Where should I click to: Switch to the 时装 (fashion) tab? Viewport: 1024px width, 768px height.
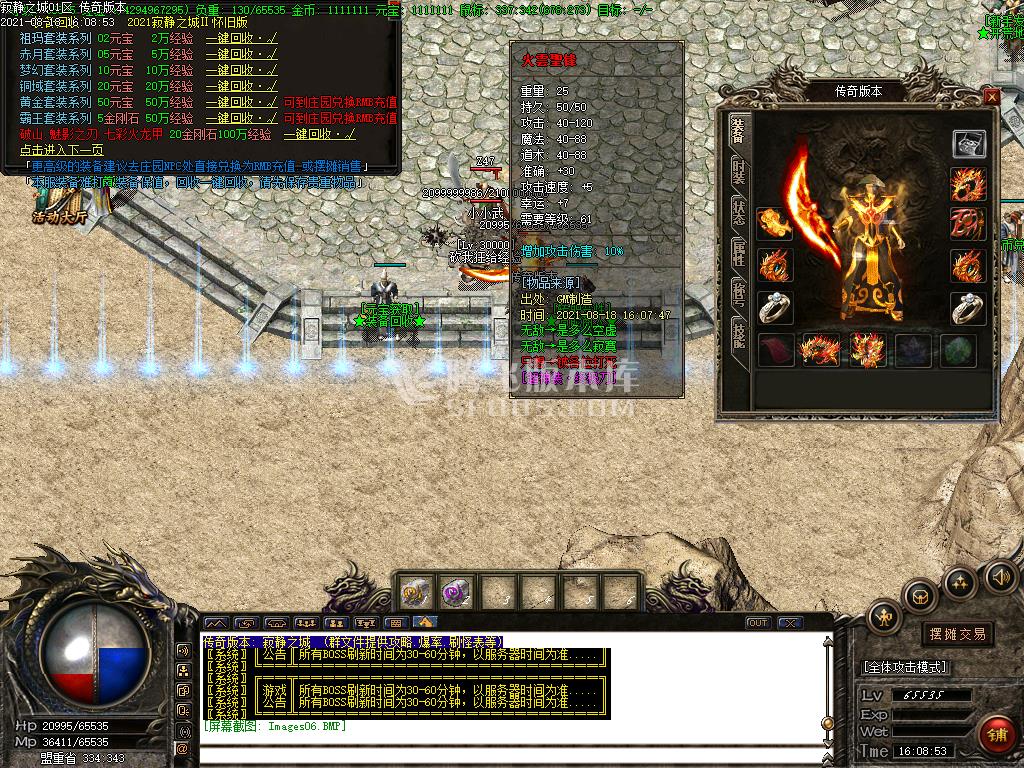point(738,172)
